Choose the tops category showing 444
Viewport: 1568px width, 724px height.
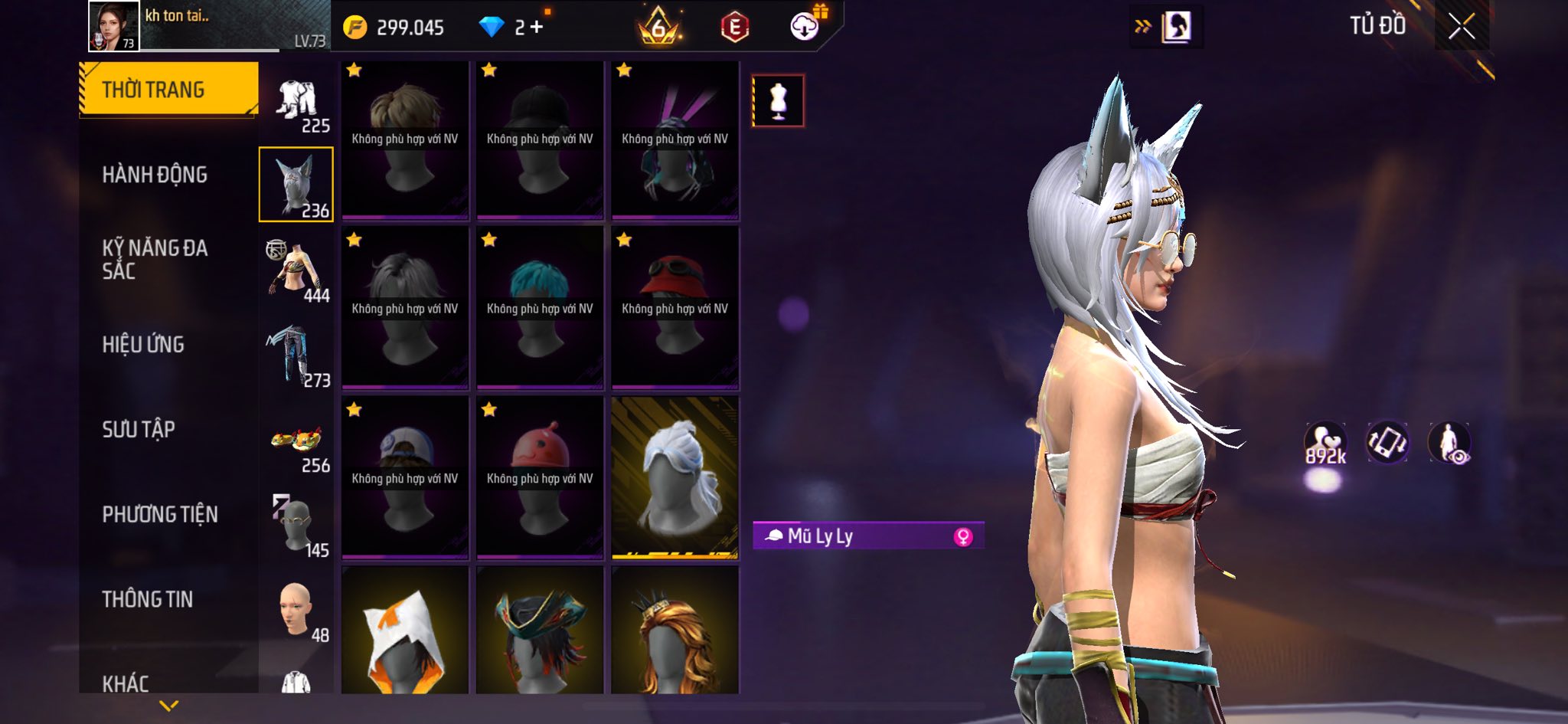pos(297,270)
